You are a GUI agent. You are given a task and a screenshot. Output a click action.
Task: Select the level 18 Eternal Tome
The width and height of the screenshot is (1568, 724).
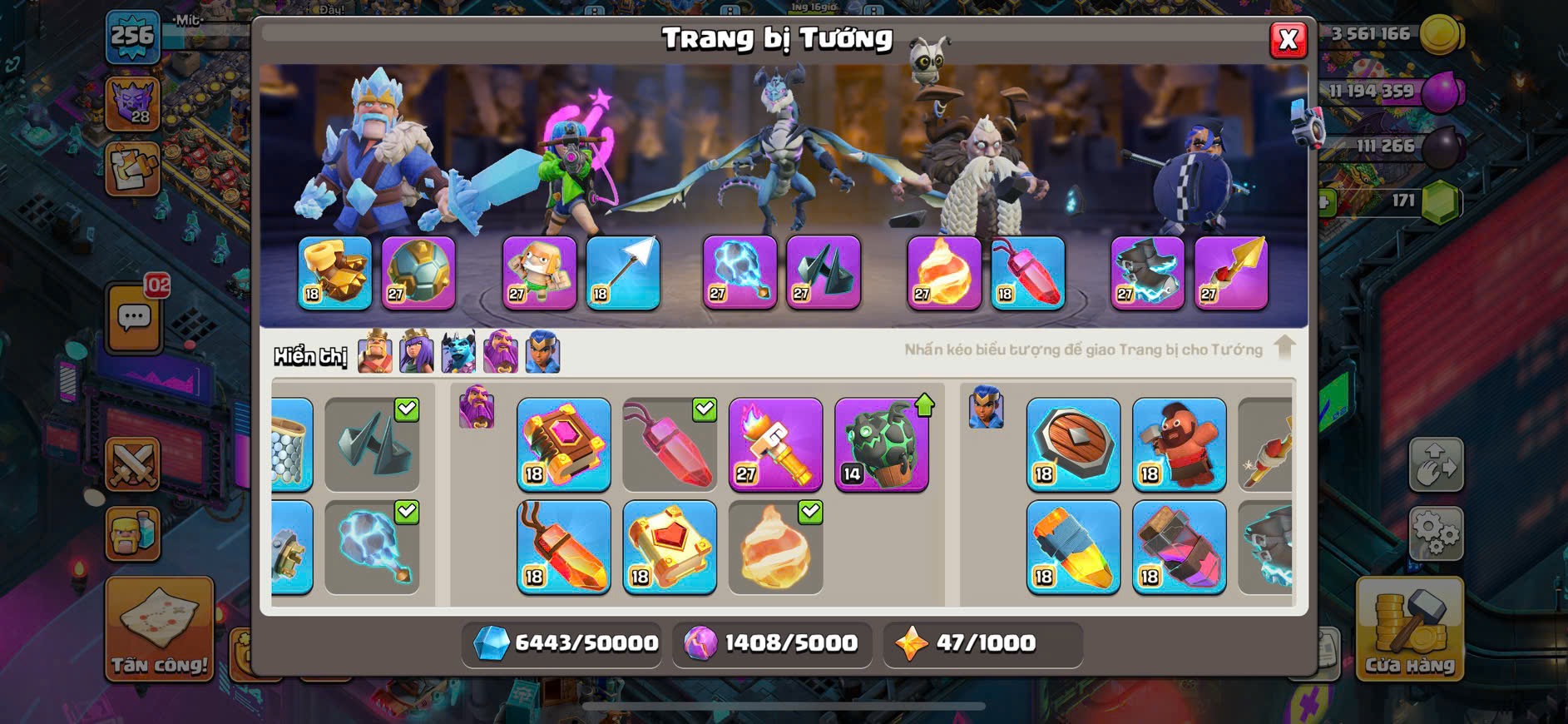[x=564, y=444]
